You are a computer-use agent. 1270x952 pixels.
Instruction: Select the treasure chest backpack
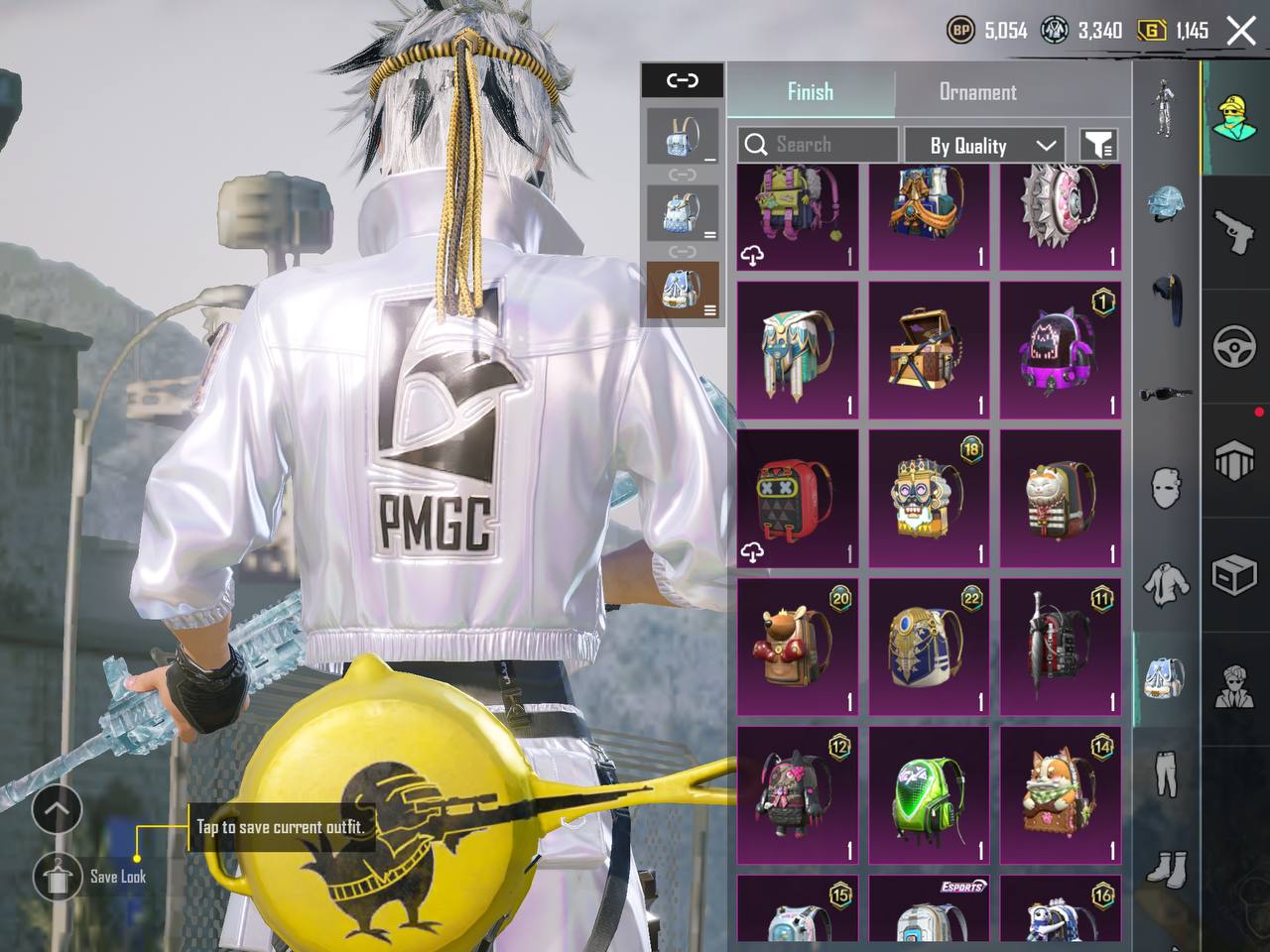pyautogui.click(x=929, y=349)
